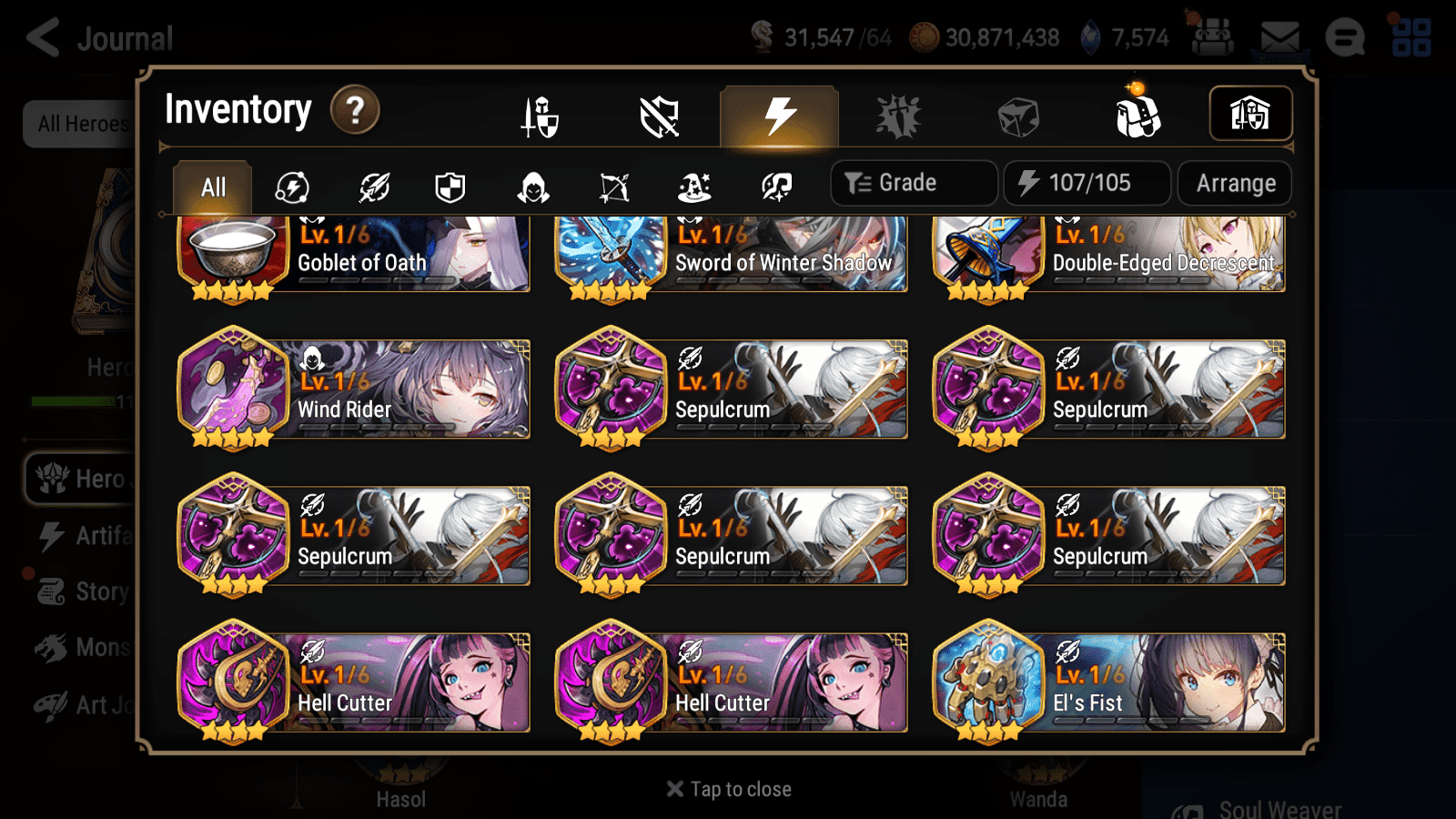Open the community chat bubble icon

(x=1345, y=38)
